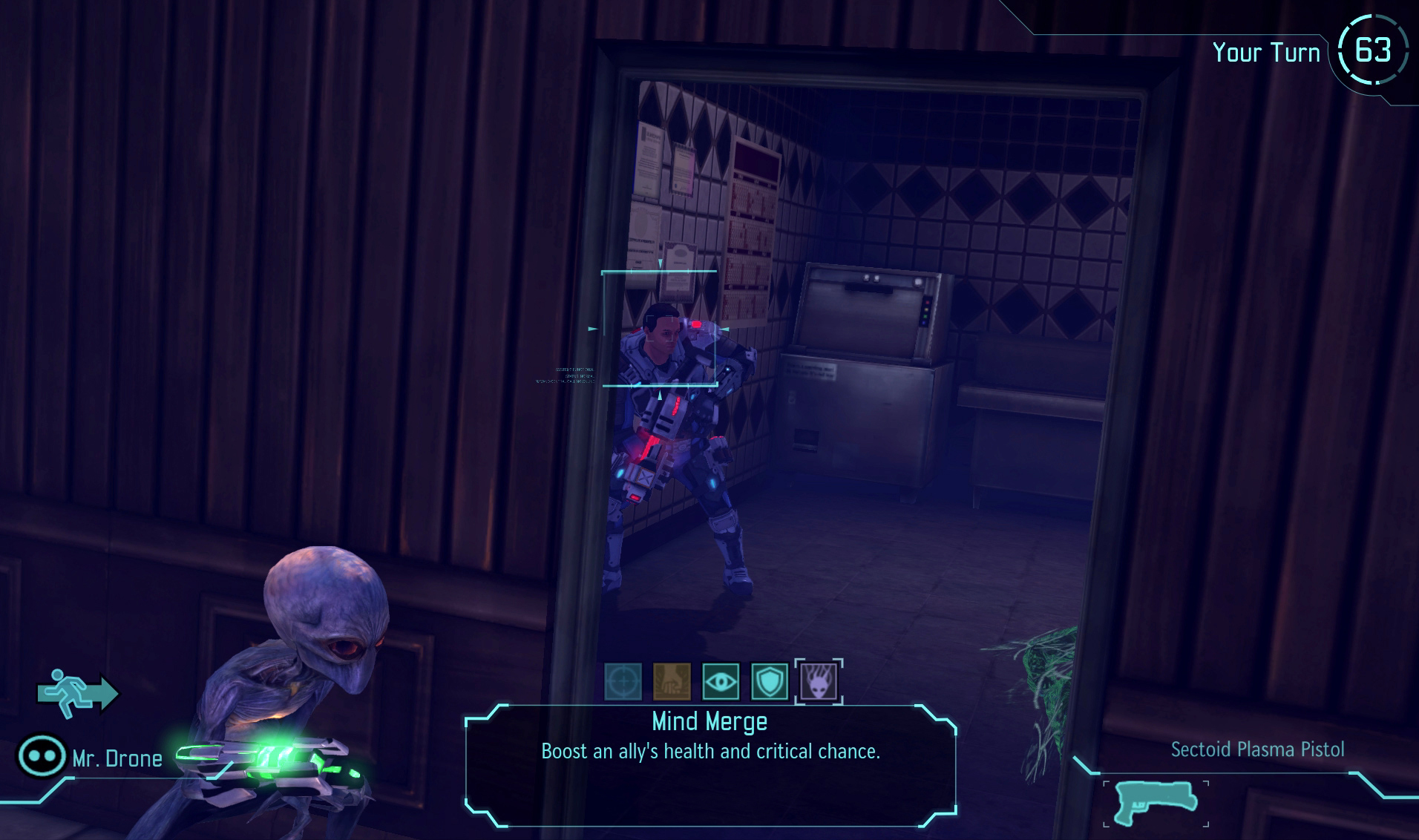The width and height of the screenshot is (1419, 840).
Task: Click the Mr. Drone unit portrait icon
Action: [x=41, y=756]
